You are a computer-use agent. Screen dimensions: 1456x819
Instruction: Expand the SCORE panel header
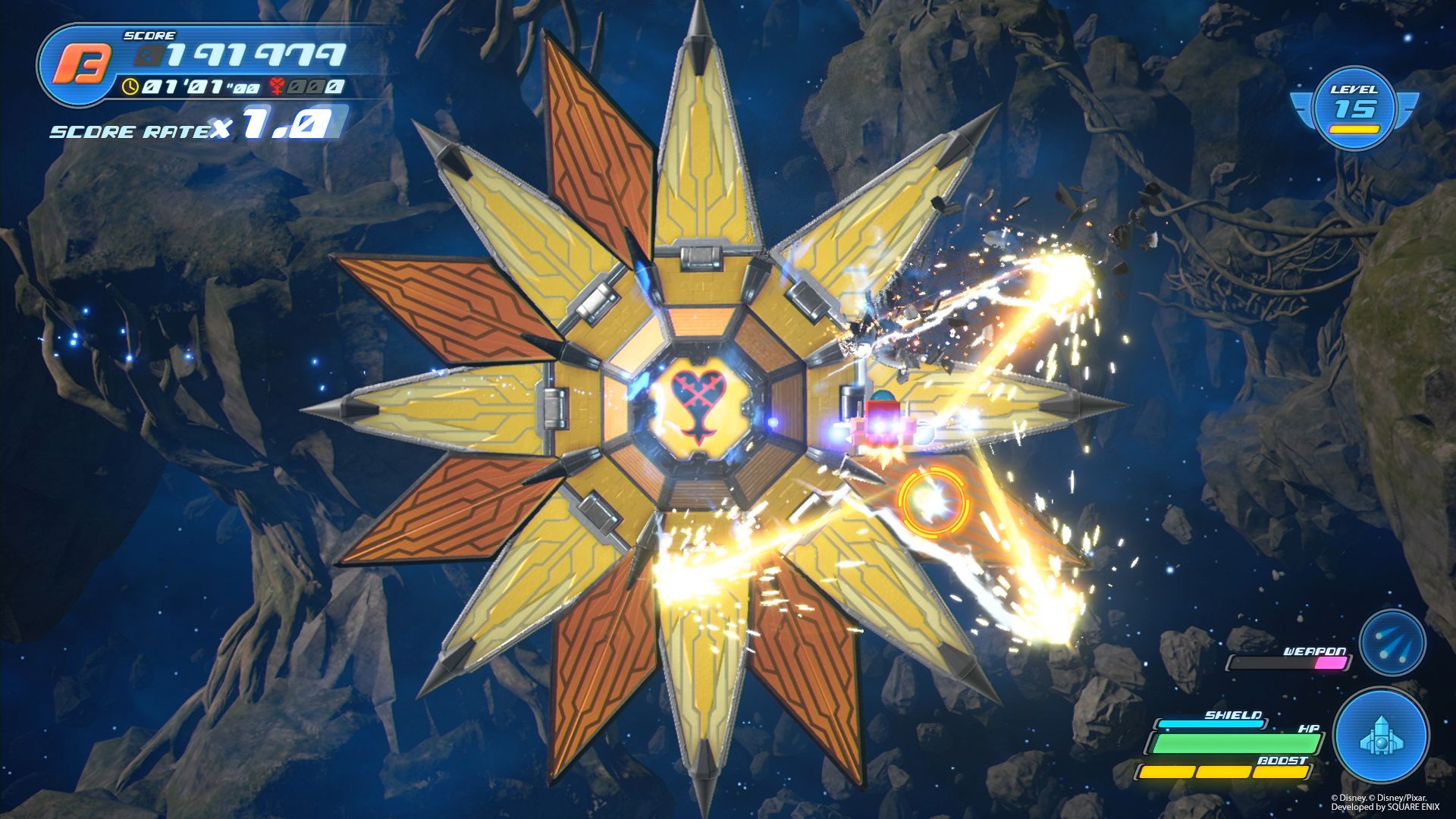pyautogui.click(x=149, y=35)
